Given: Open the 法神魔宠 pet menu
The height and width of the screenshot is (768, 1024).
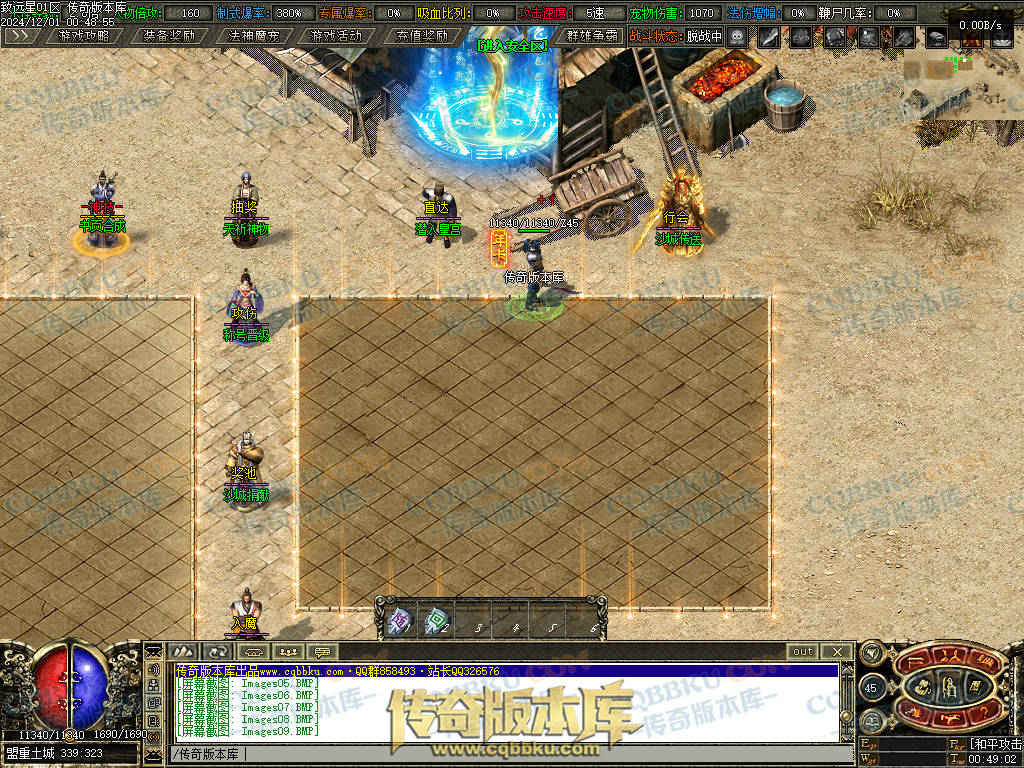Looking at the screenshot, I should [253, 36].
